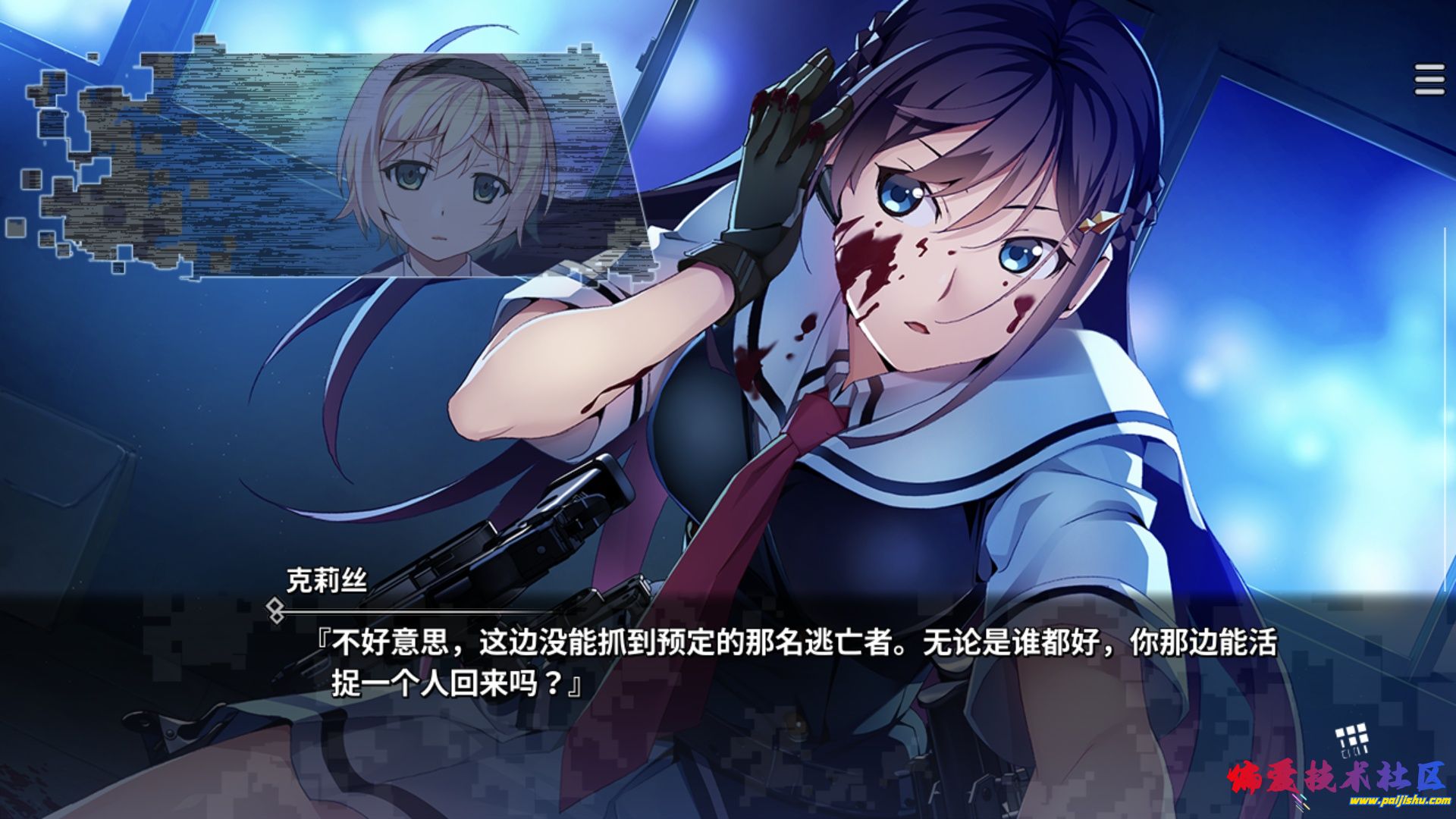This screenshot has height=819, width=1456.
Task: Open the hamburger menu icon
Action: [1429, 80]
